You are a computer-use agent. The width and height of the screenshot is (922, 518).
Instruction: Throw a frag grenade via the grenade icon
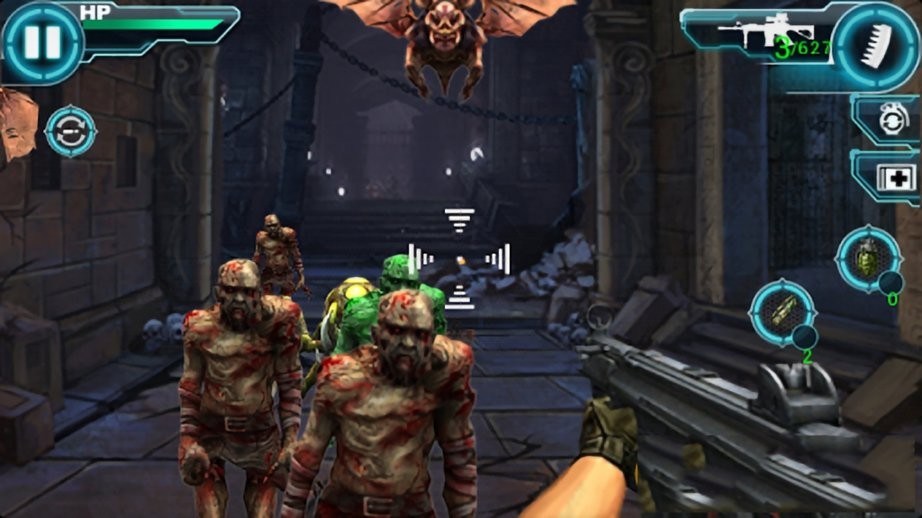coord(864,260)
